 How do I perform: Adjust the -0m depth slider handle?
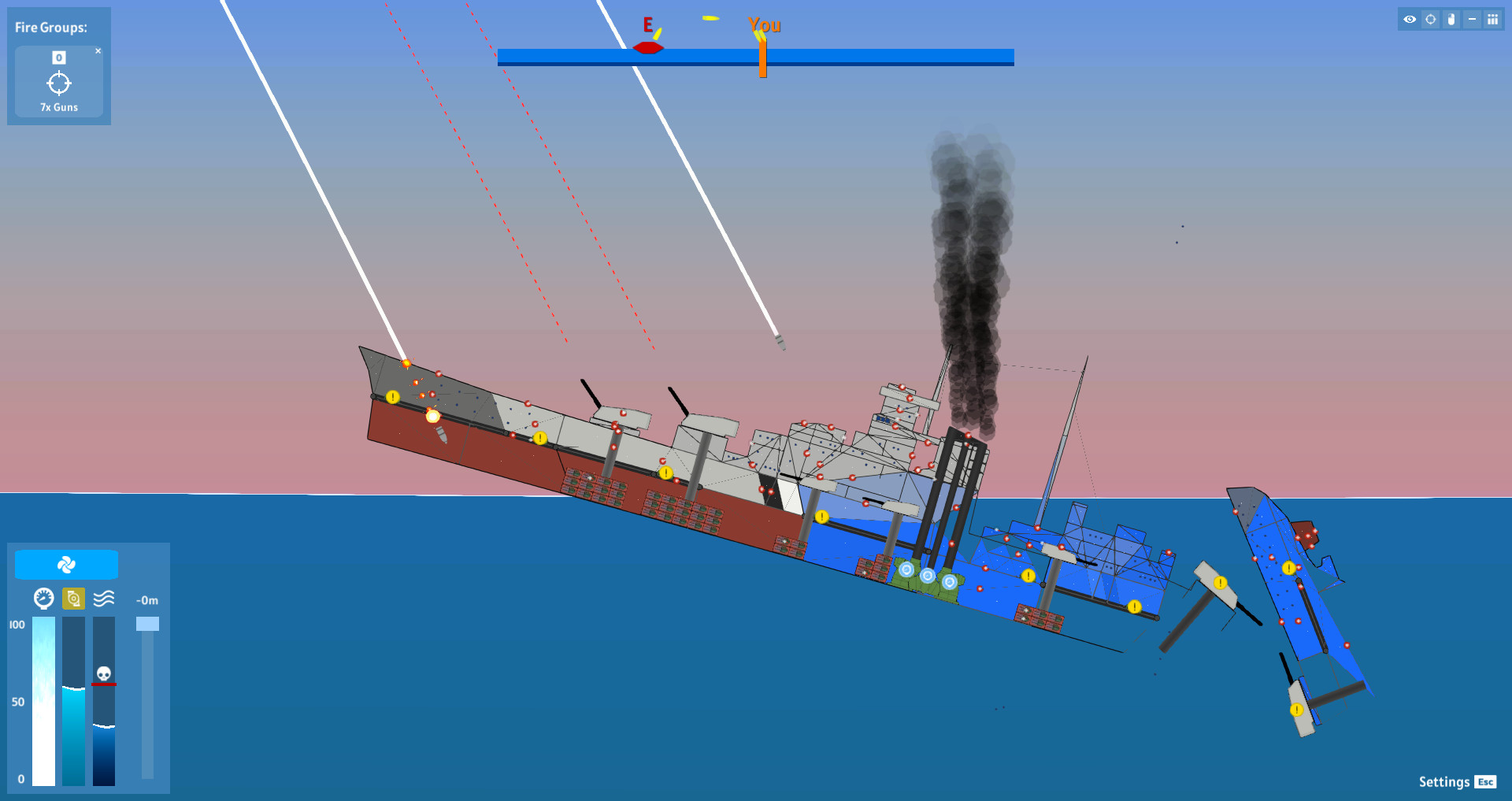[147, 624]
